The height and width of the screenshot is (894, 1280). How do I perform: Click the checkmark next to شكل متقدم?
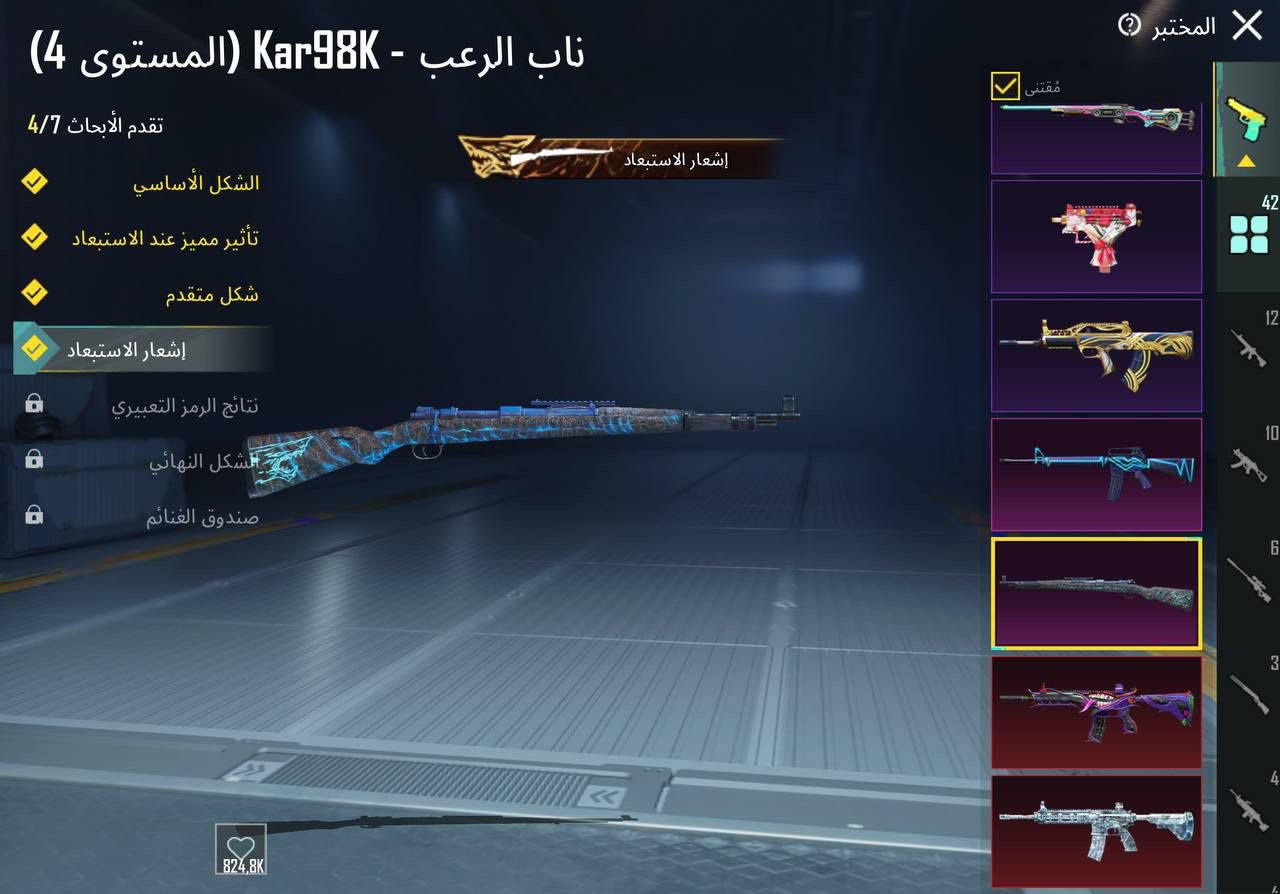point(34,293)
